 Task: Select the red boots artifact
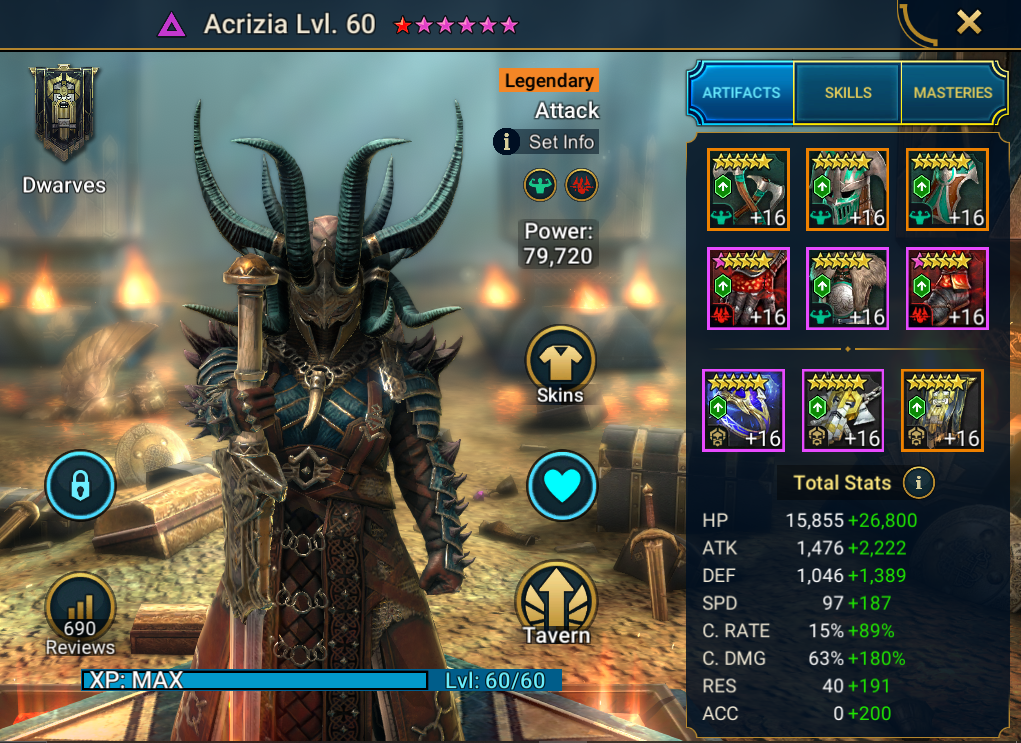[x=947, y=288]
